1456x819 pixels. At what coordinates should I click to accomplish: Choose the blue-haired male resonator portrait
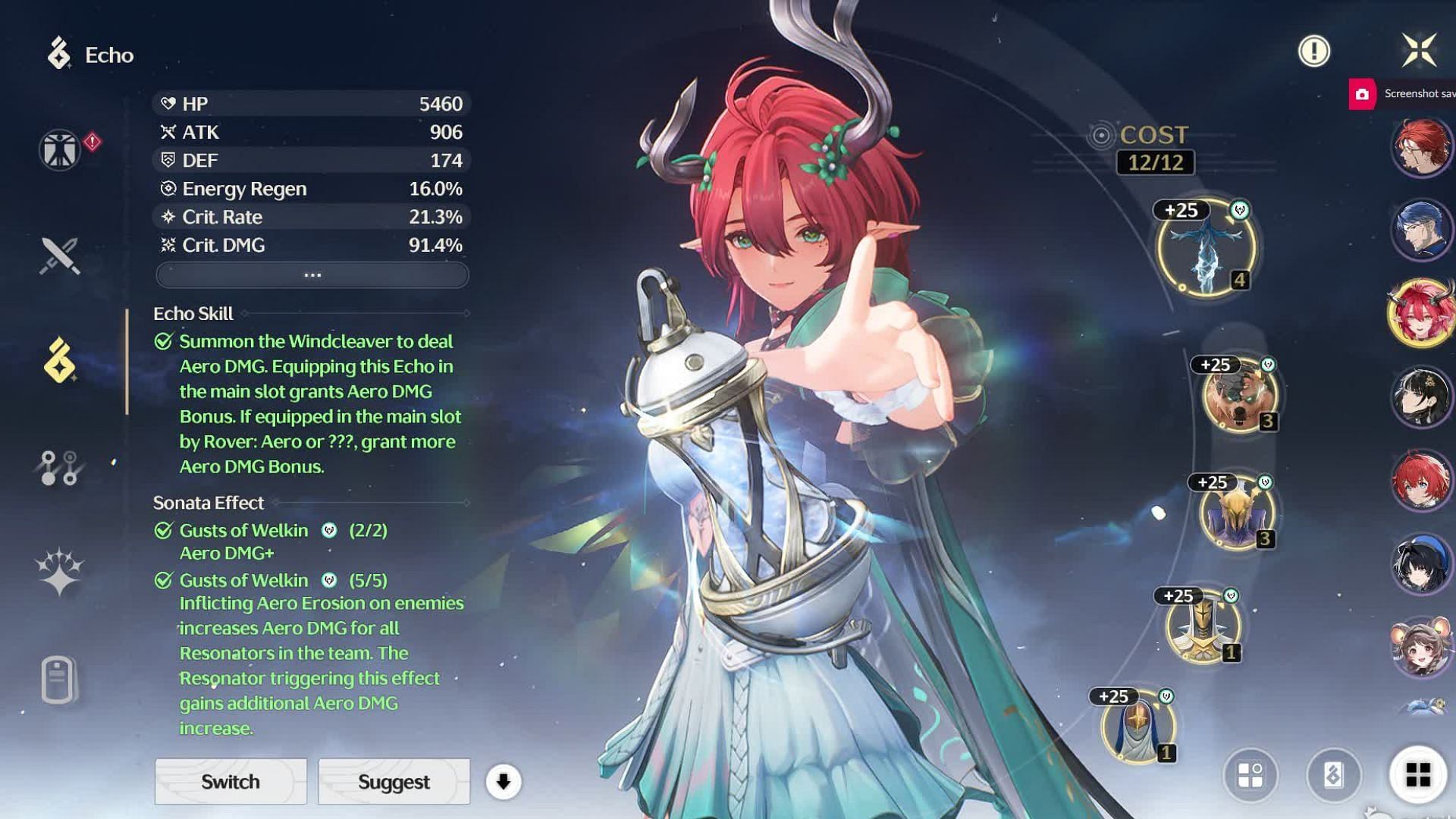point(1421,228)
